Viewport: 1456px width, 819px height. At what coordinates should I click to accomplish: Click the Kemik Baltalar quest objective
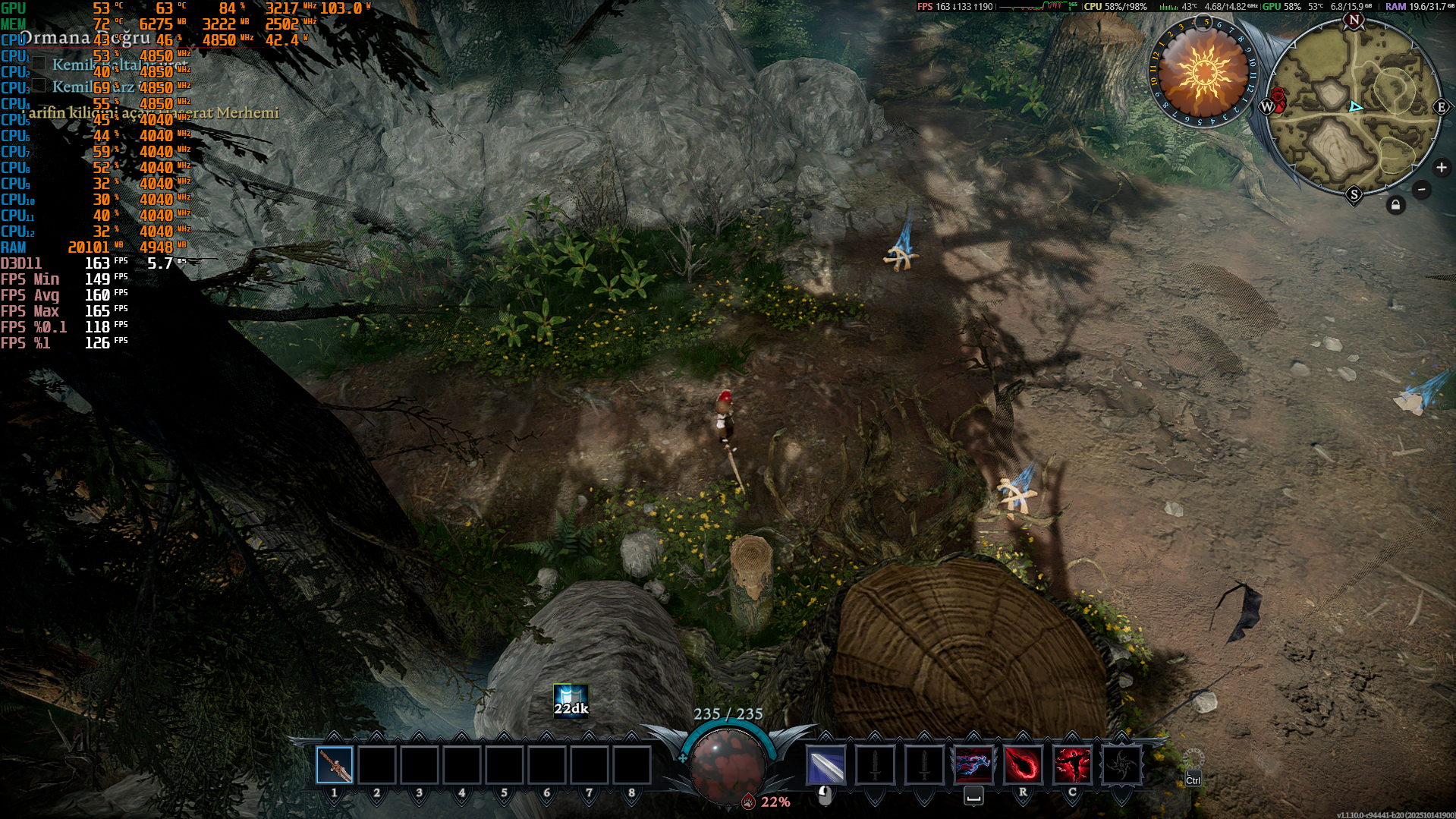coord(114,65)
